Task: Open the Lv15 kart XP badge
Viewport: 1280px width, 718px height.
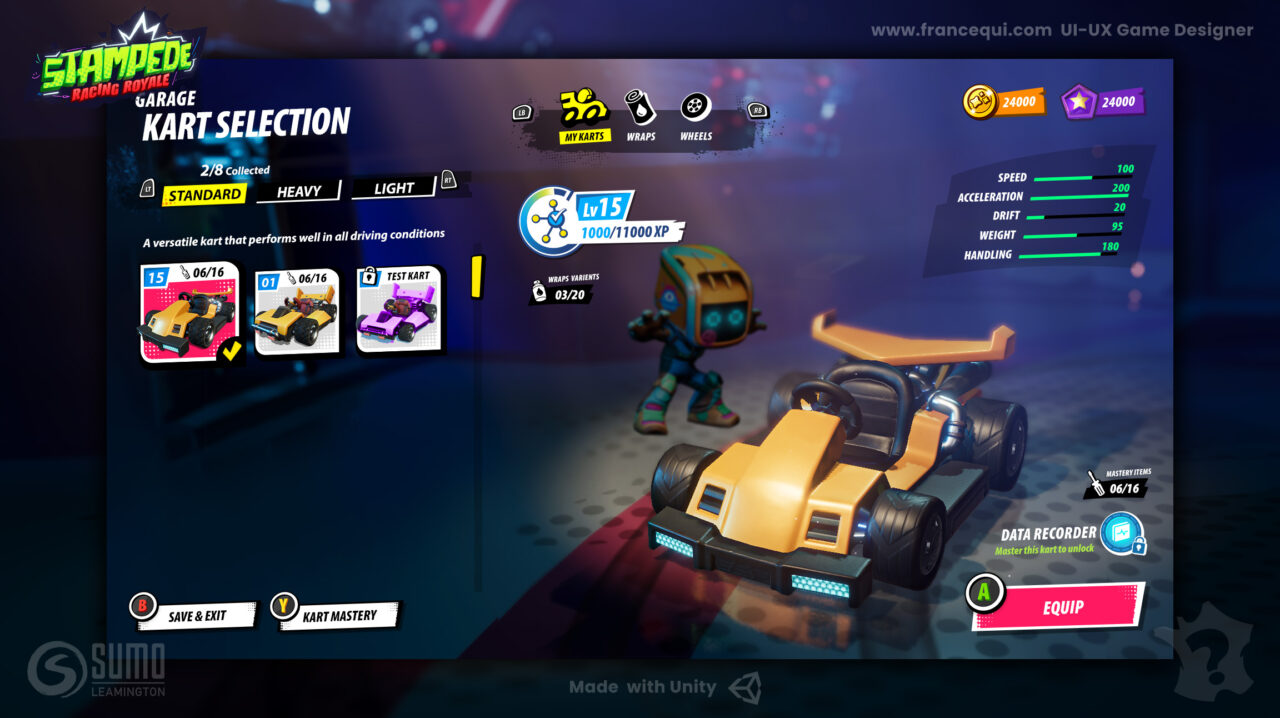Action: pos(602,221)
